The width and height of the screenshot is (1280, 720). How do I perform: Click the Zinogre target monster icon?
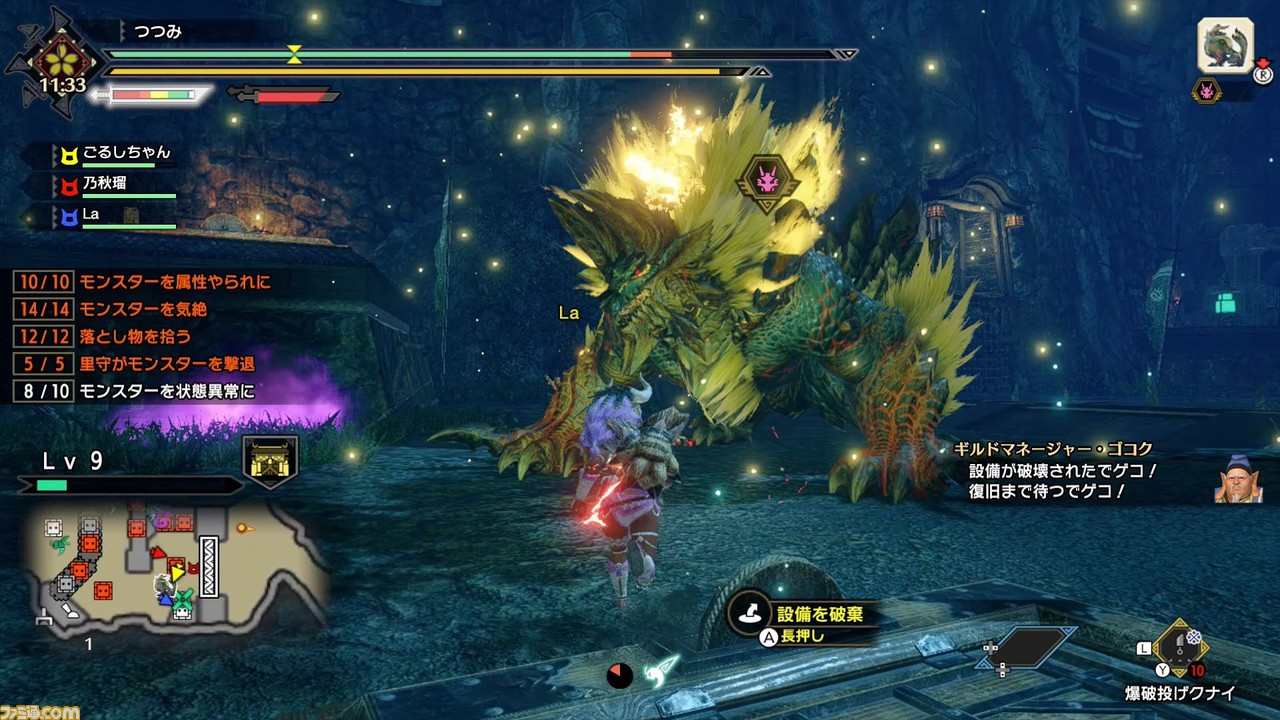point(1225,46)
